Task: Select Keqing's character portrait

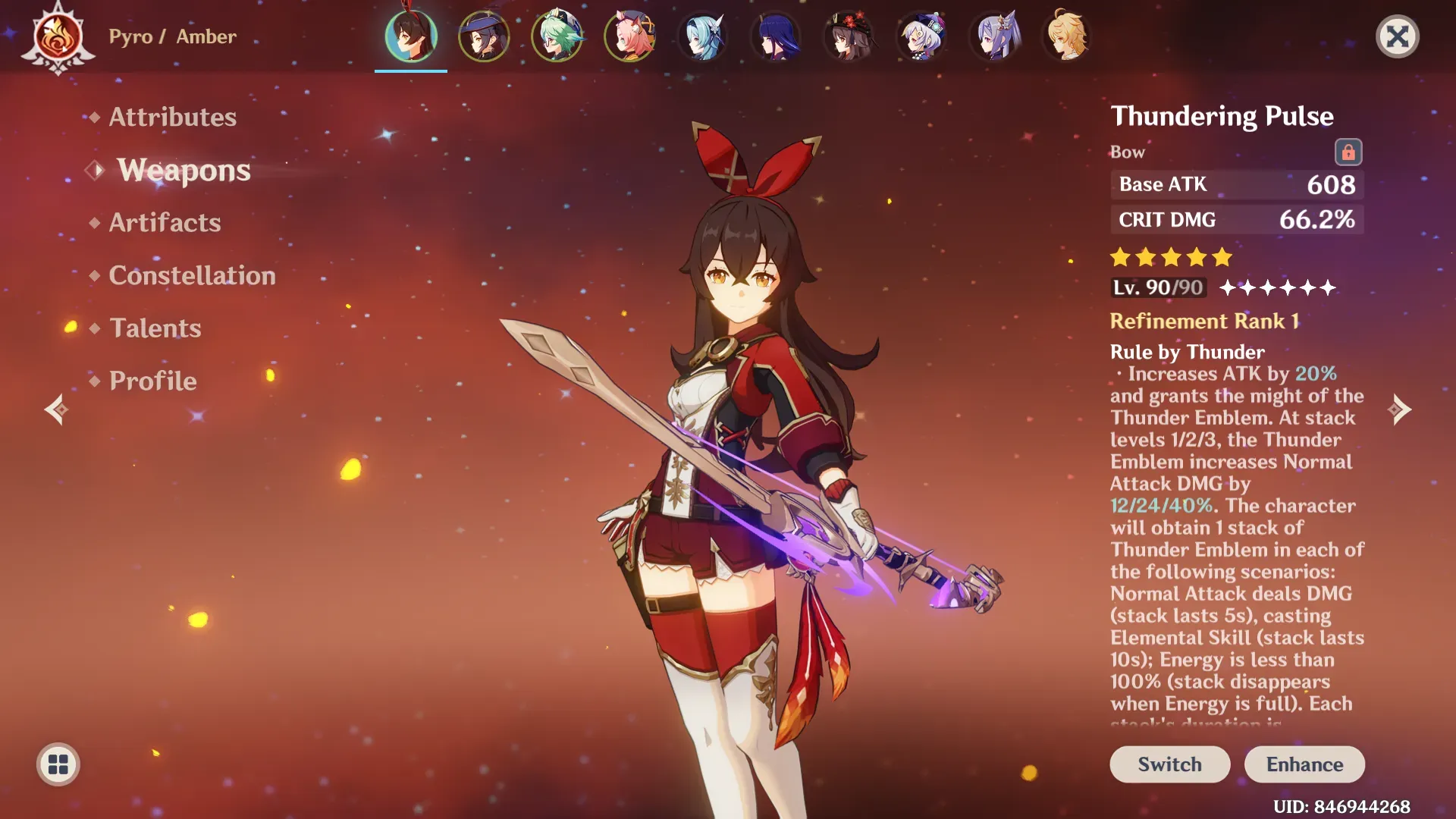Action: [994, 36]
